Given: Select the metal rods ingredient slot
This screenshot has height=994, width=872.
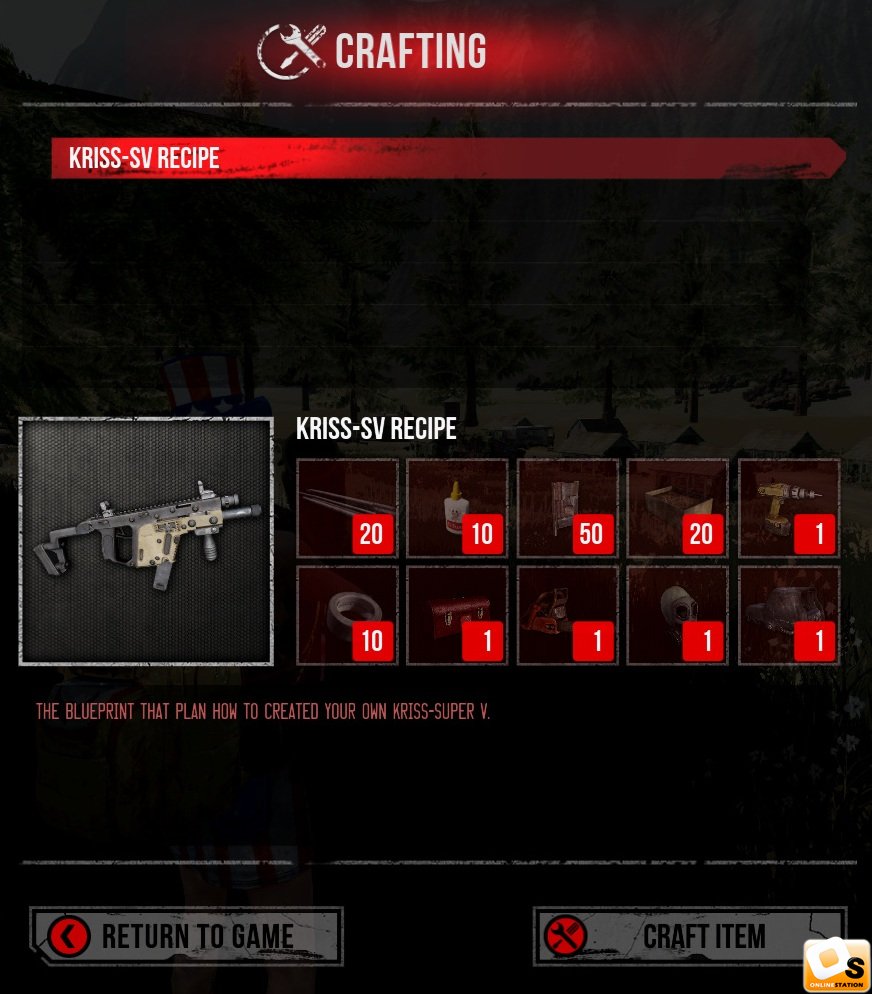Looking at the screenshot, I should pyautogui.click(x=347, y=508).
